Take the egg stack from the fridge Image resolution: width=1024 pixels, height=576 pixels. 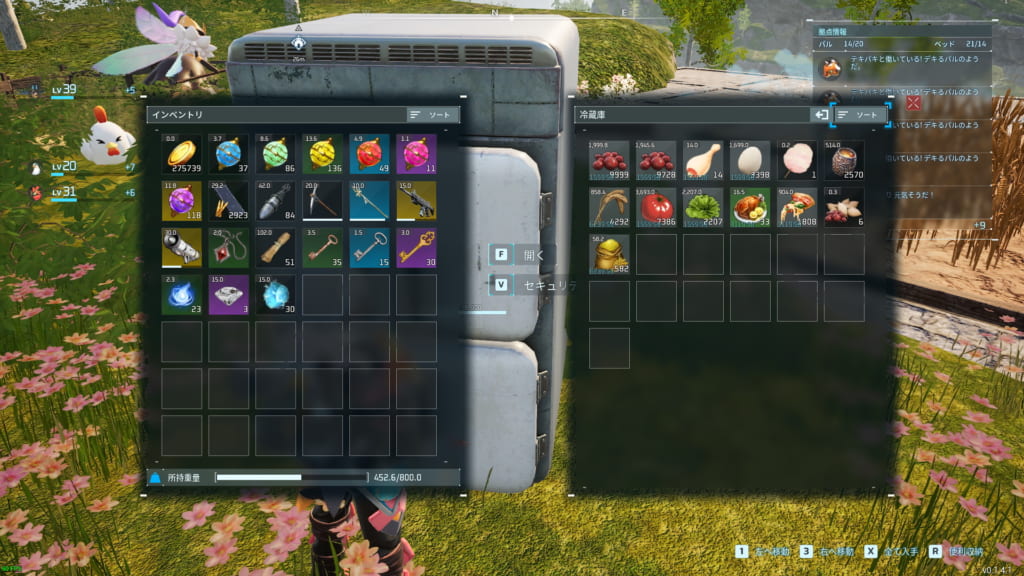coord(750,160)
